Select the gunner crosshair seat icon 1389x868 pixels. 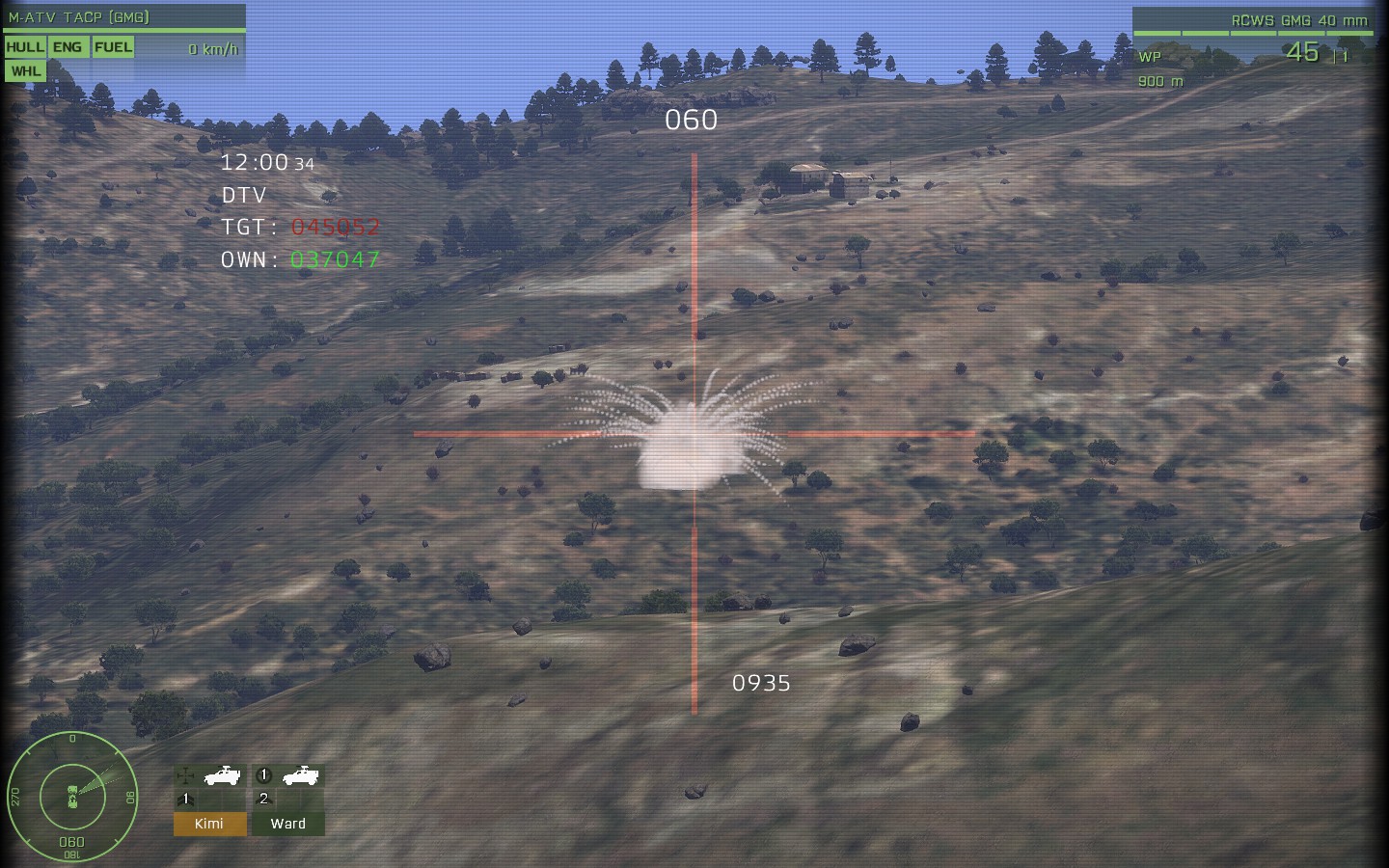pos(183,775)
